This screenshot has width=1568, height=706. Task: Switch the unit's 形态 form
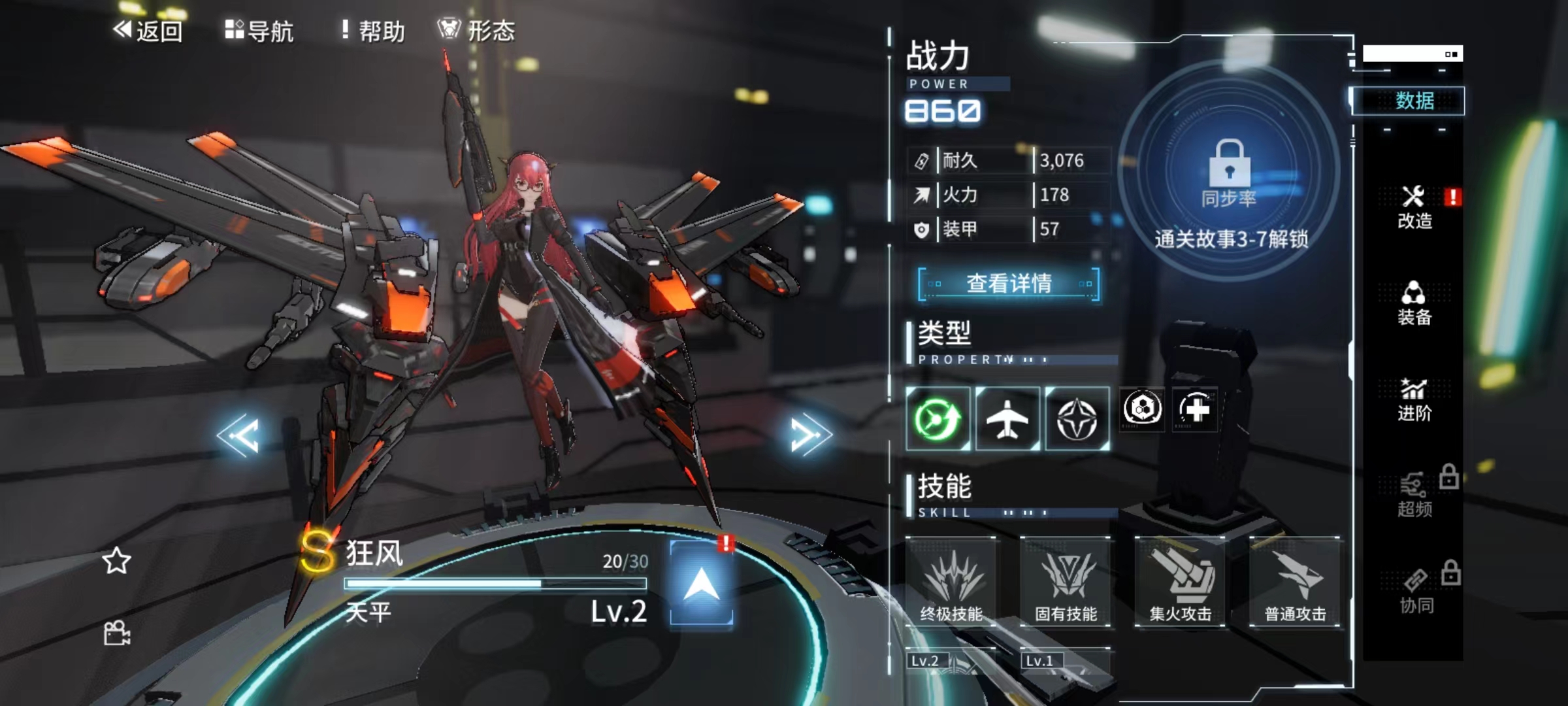click(x=476, y=31)
